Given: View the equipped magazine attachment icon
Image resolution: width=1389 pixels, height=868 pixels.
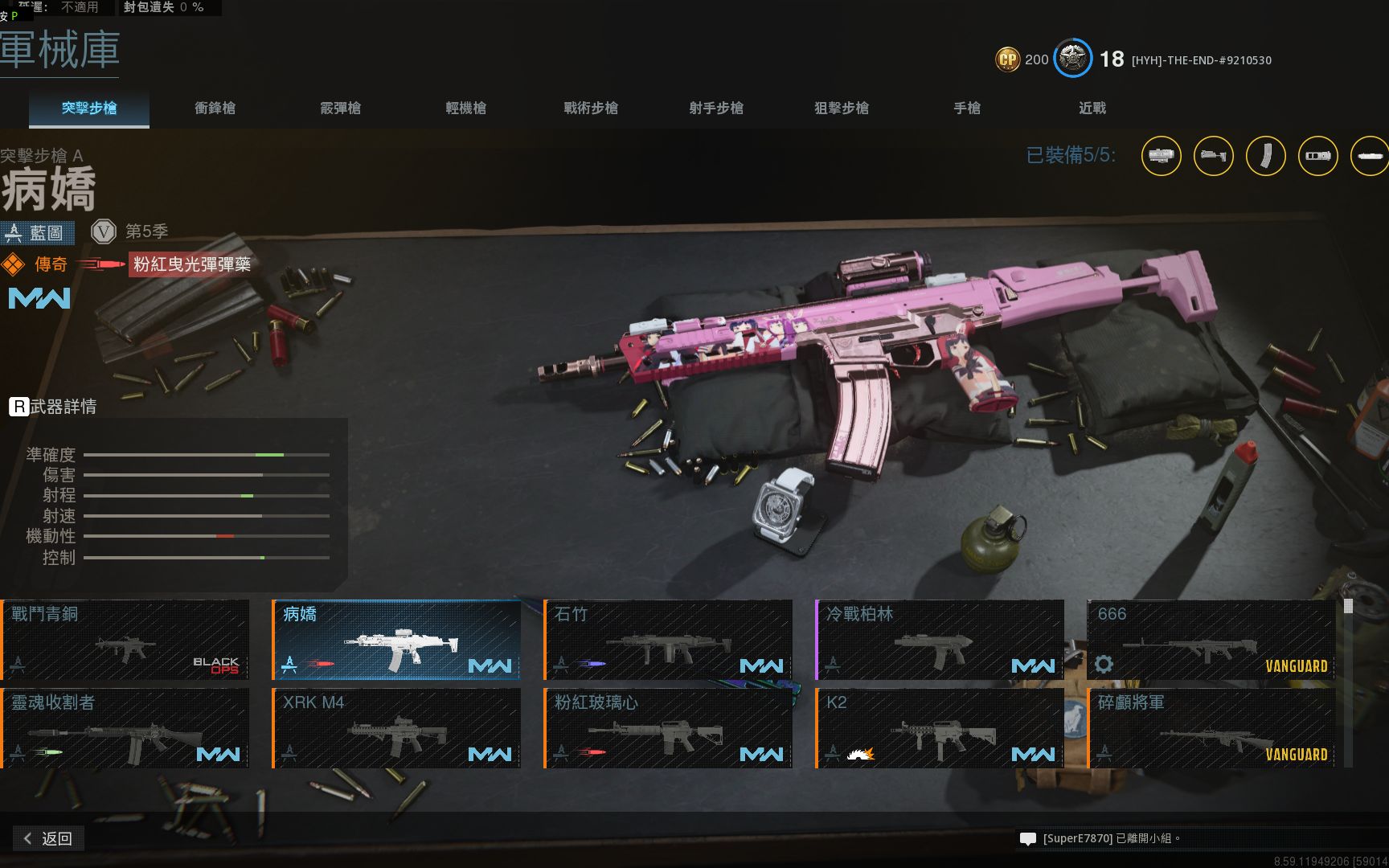Looking at the screenshot, I should click(1265, 156).
